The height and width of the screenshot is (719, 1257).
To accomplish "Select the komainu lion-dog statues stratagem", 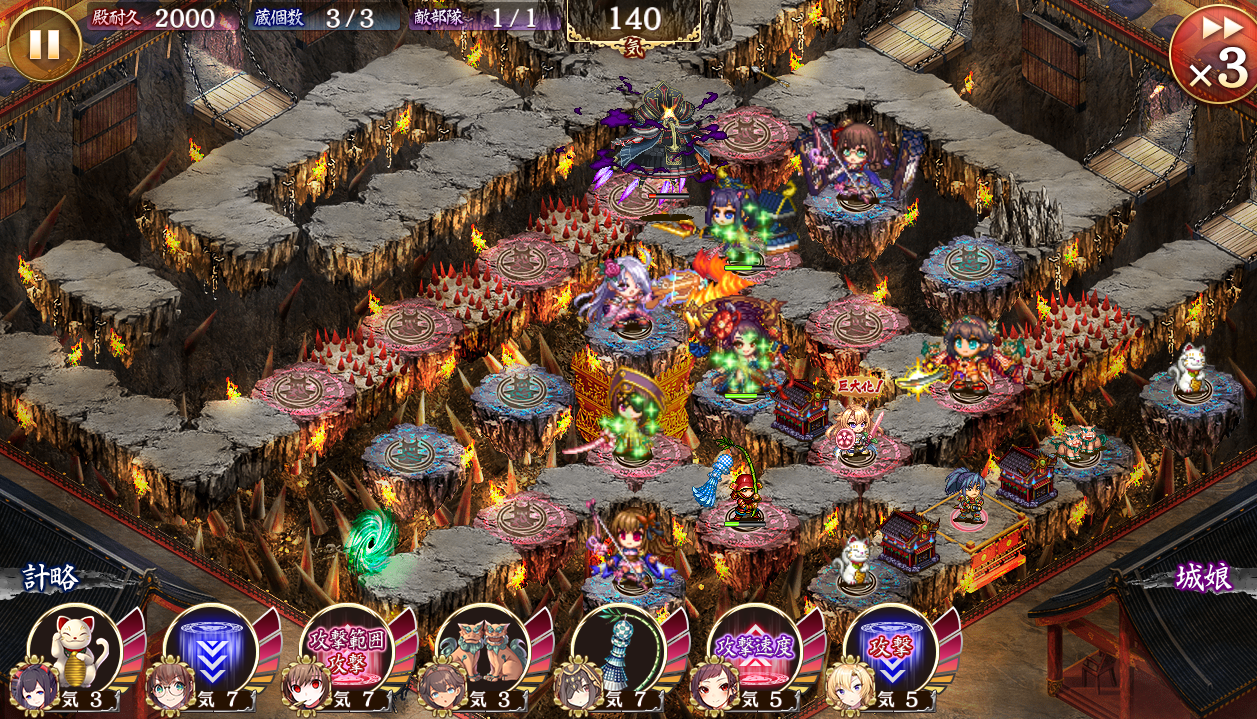I will click(x=482, y=650).
